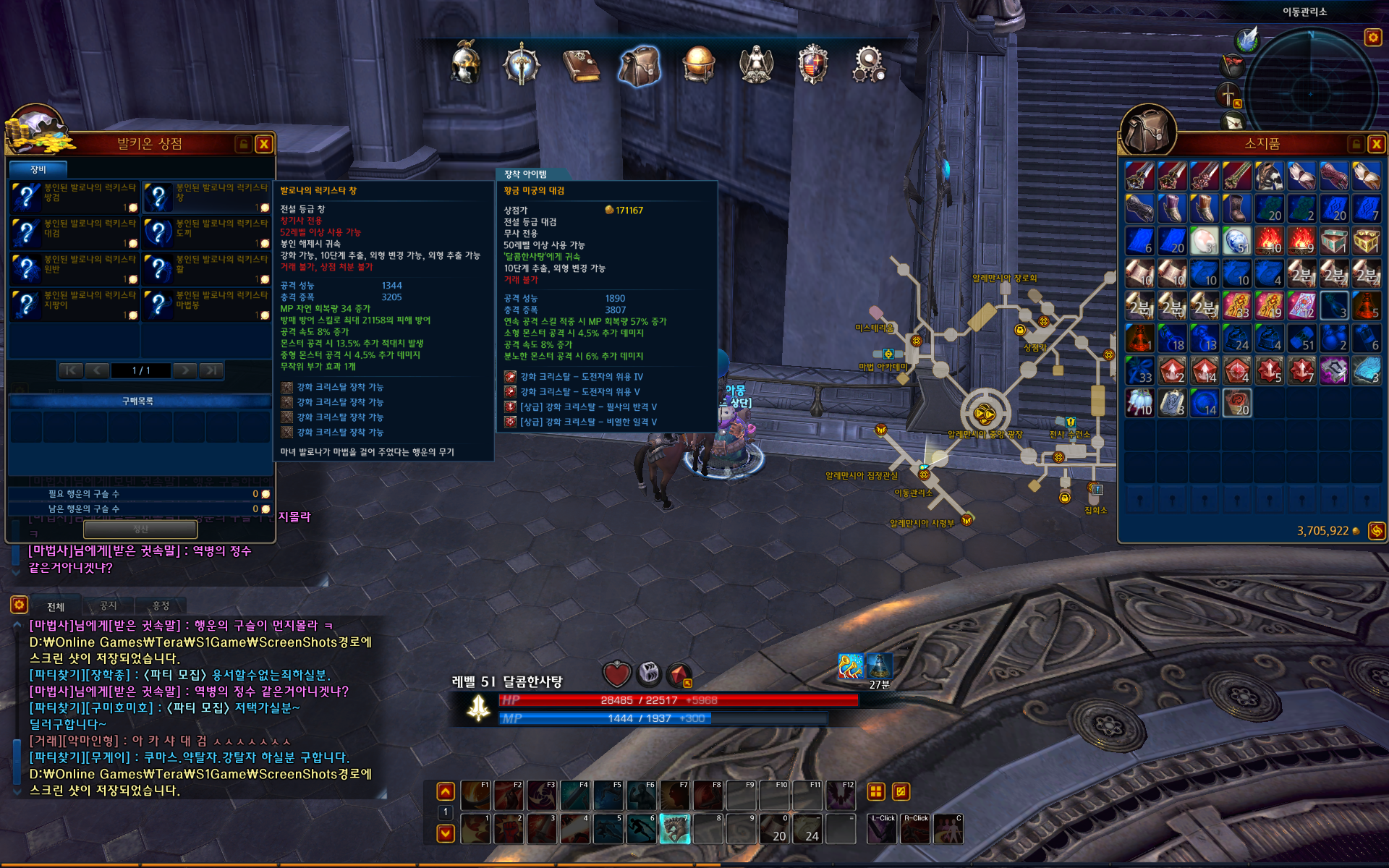Screen dimensions: 1389x868
Task: Close the 소지품 inventory window
Action: click(1376, 144)
